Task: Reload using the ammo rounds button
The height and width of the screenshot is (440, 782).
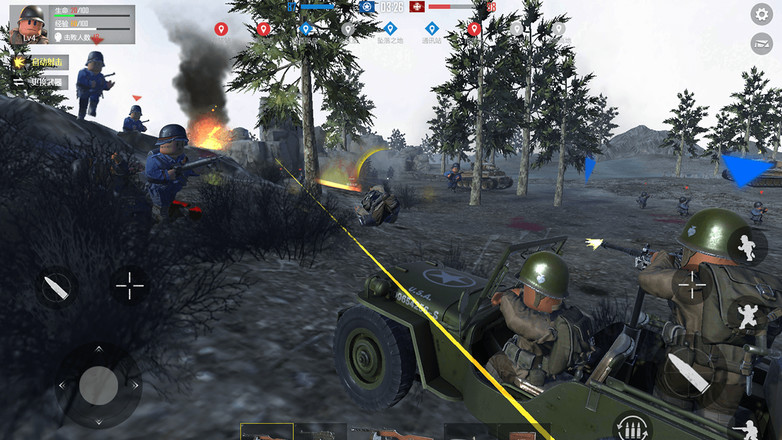Action: point(631,426)
